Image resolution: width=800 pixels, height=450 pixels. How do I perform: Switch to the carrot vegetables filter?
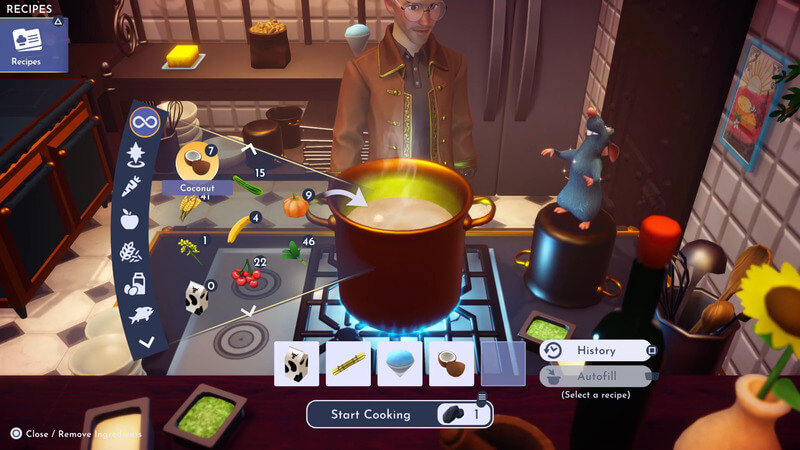pos(133,187)
